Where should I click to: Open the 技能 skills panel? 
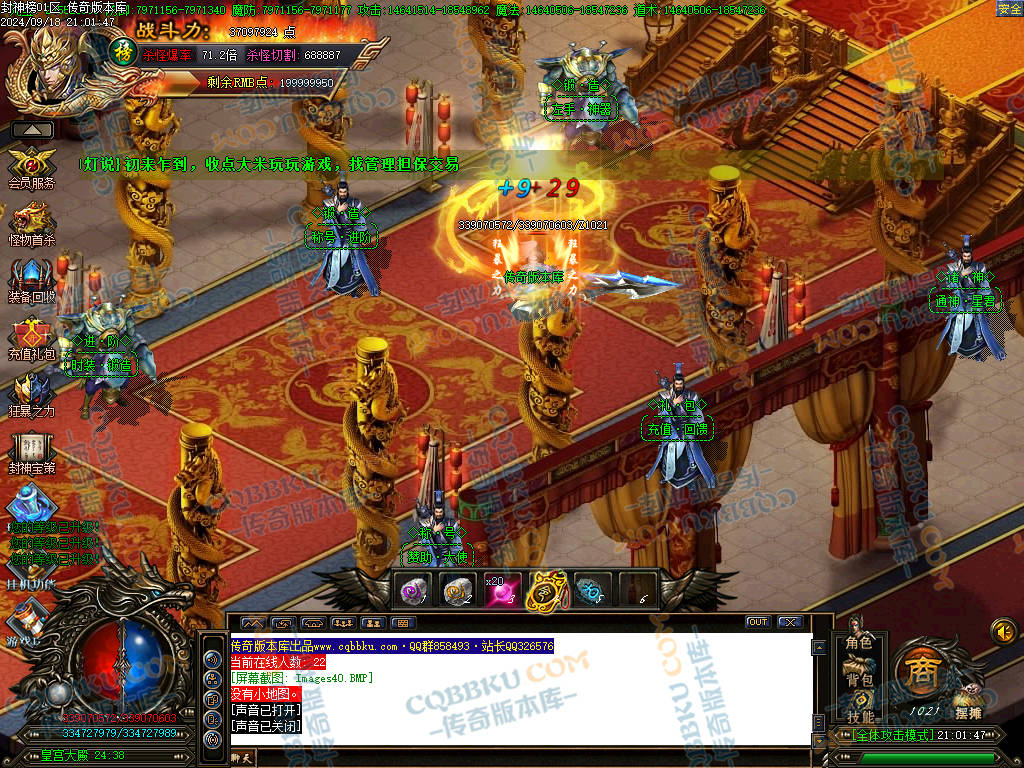[x=859, y=716]
